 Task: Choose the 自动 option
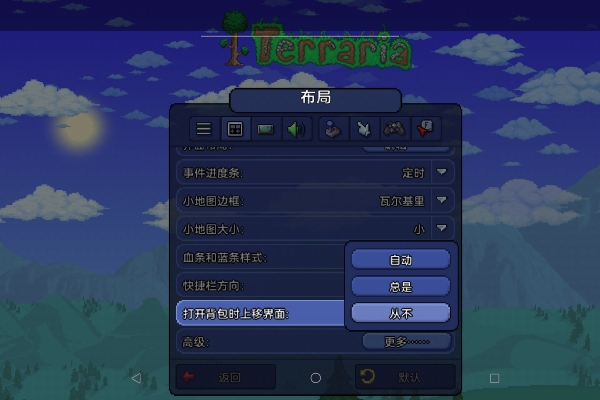click(401, 259)
